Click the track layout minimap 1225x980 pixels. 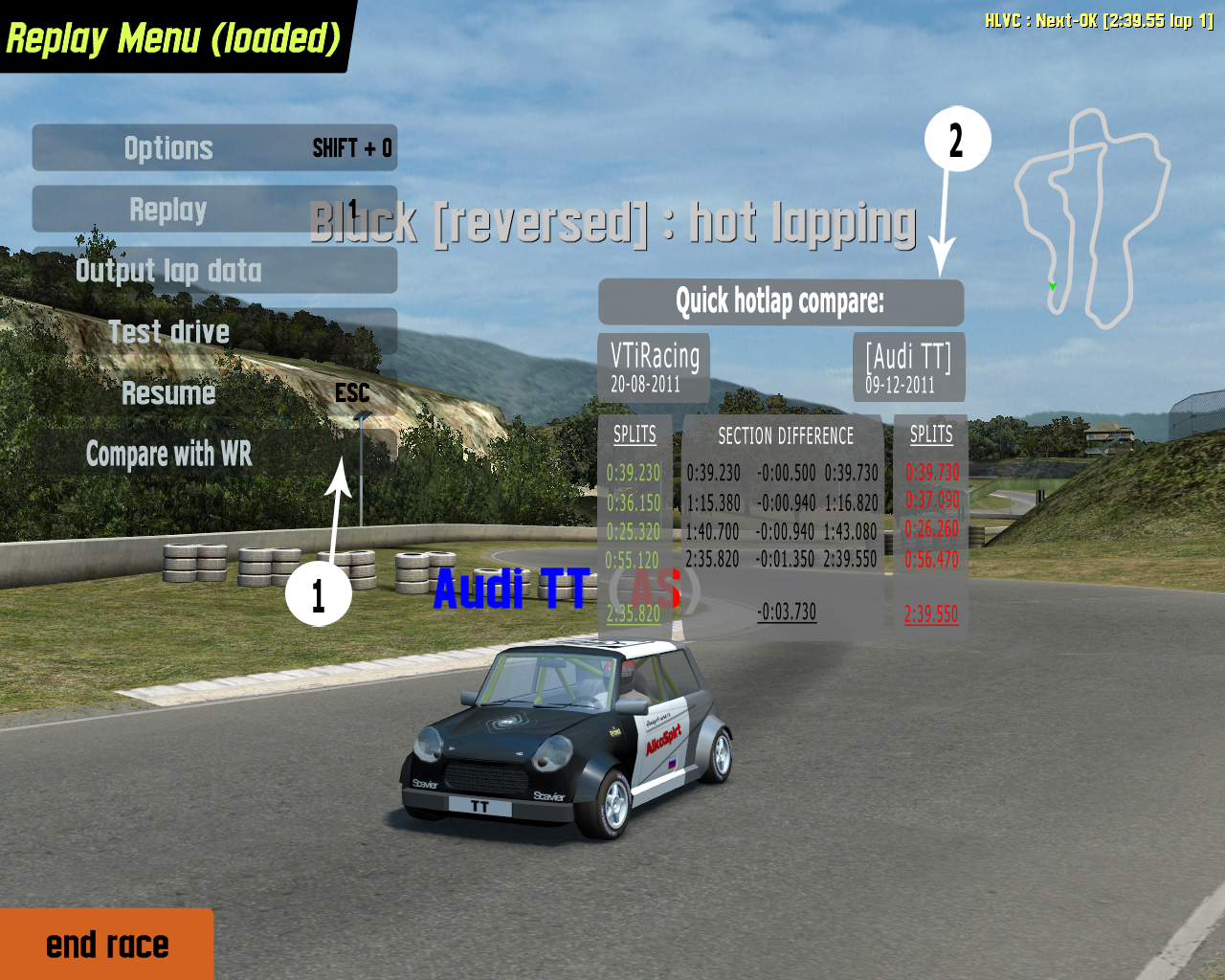(x=1091, y=220)
